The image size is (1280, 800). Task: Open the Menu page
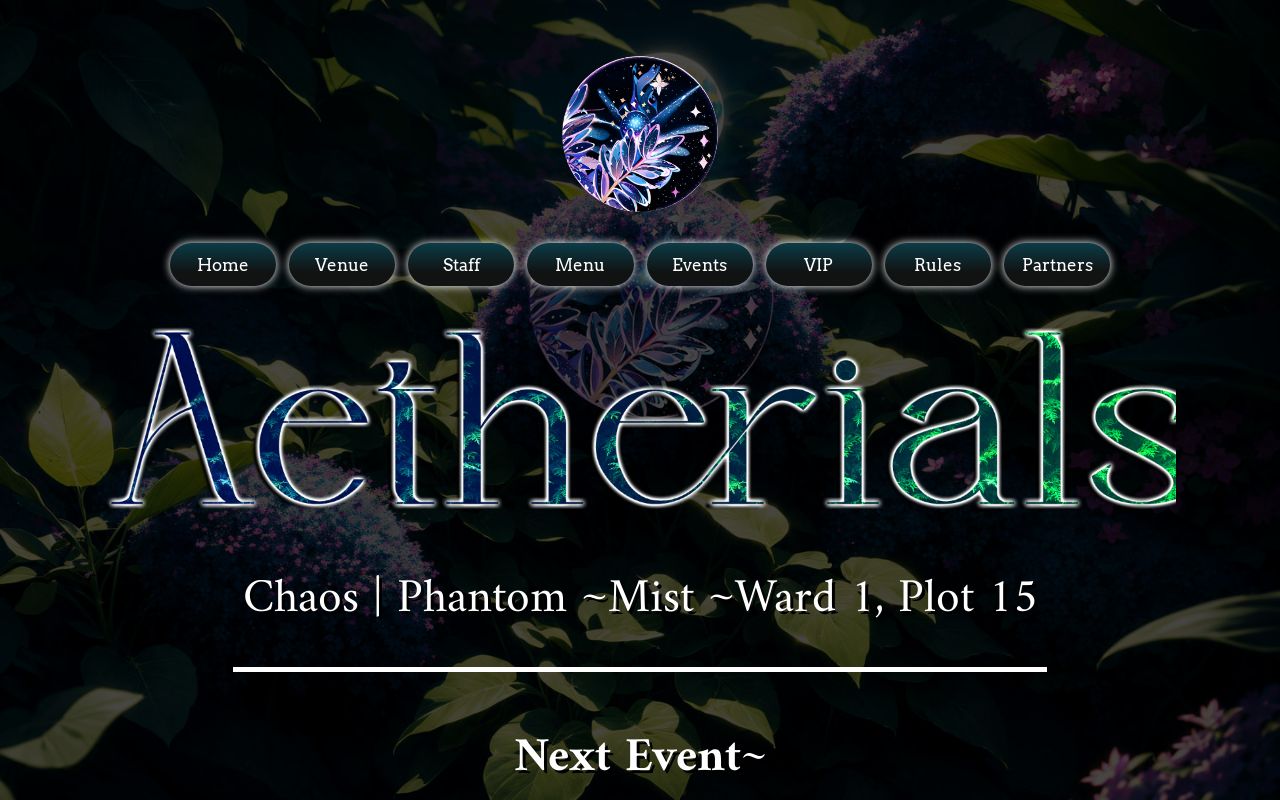click(580, 265)
